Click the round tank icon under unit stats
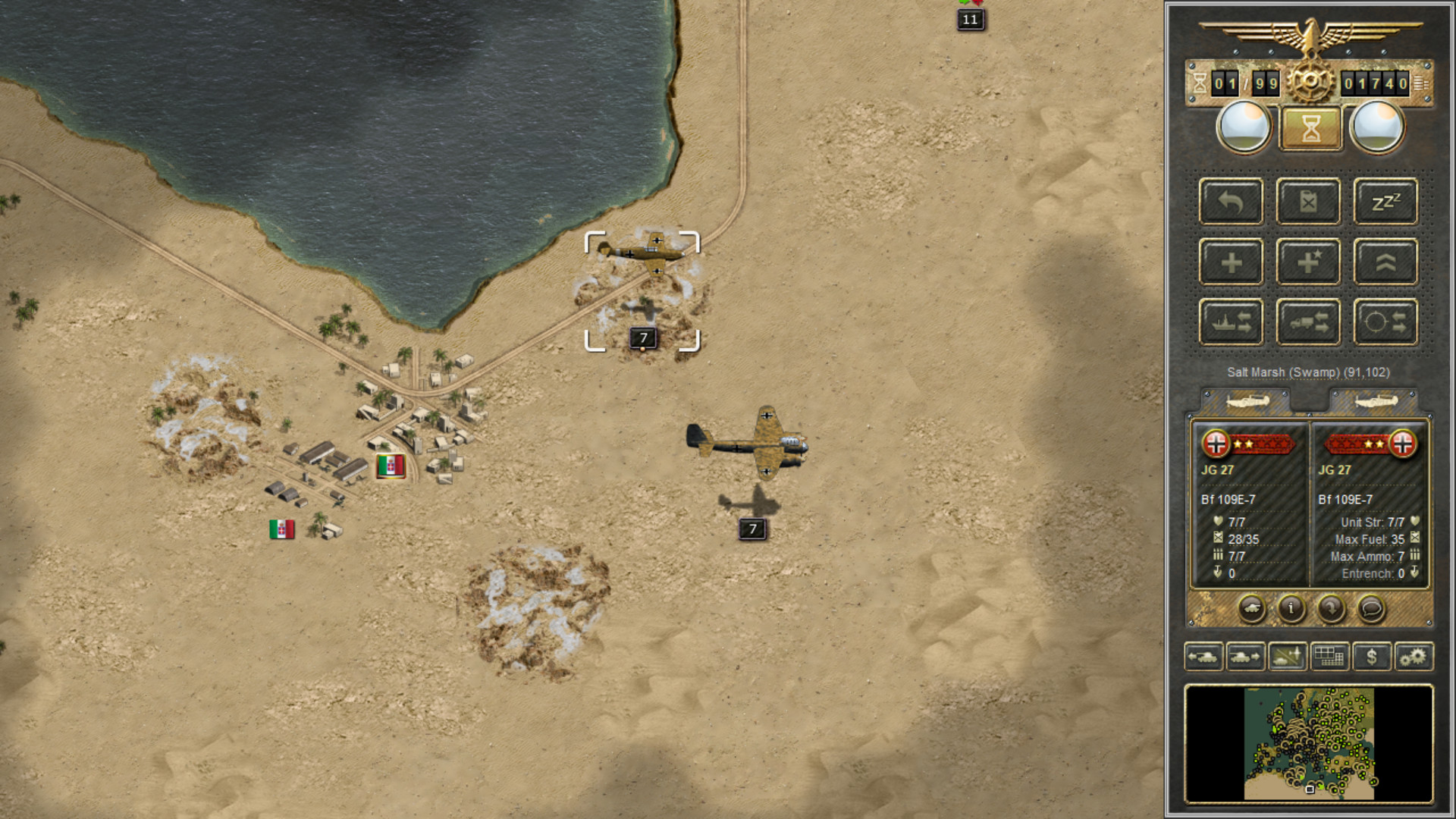 point(1251,608)
